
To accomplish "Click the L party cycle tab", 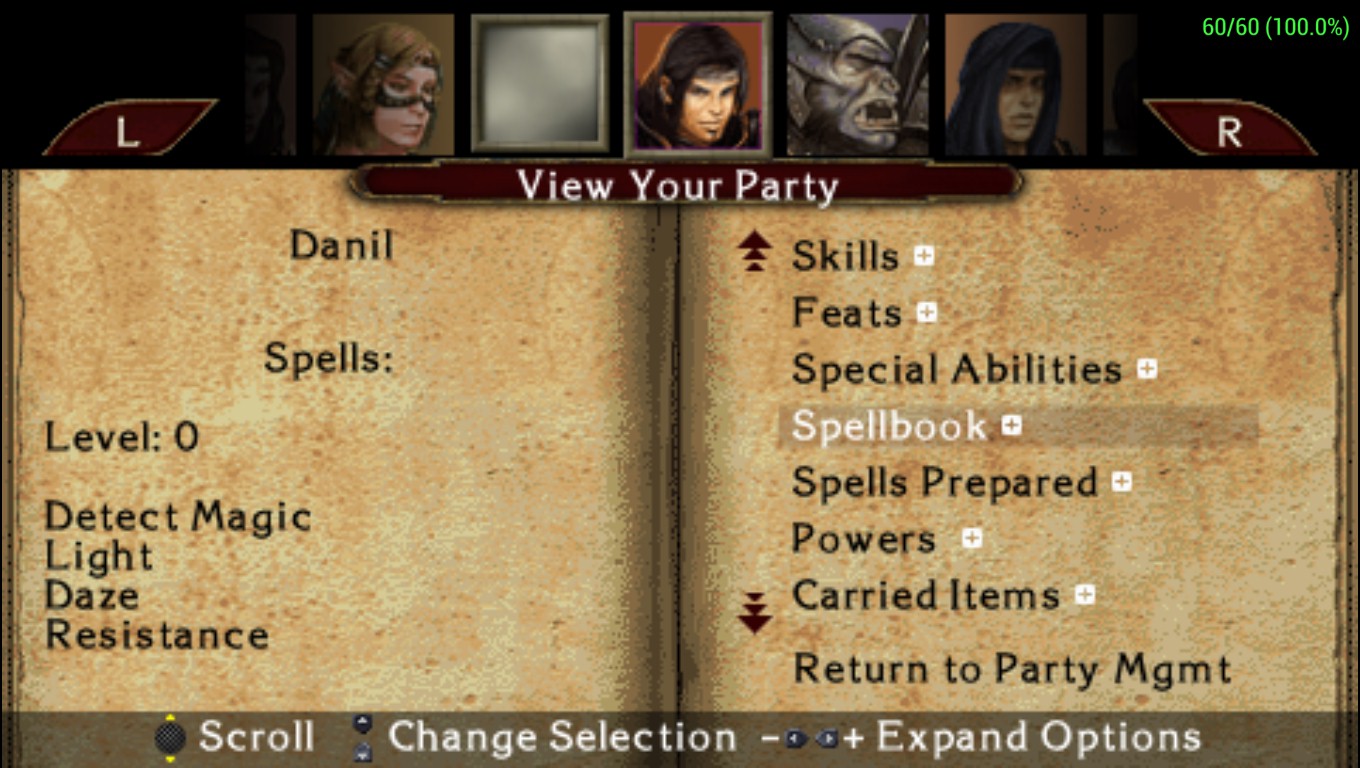I will pyautogui.click(x=128, y=130).
